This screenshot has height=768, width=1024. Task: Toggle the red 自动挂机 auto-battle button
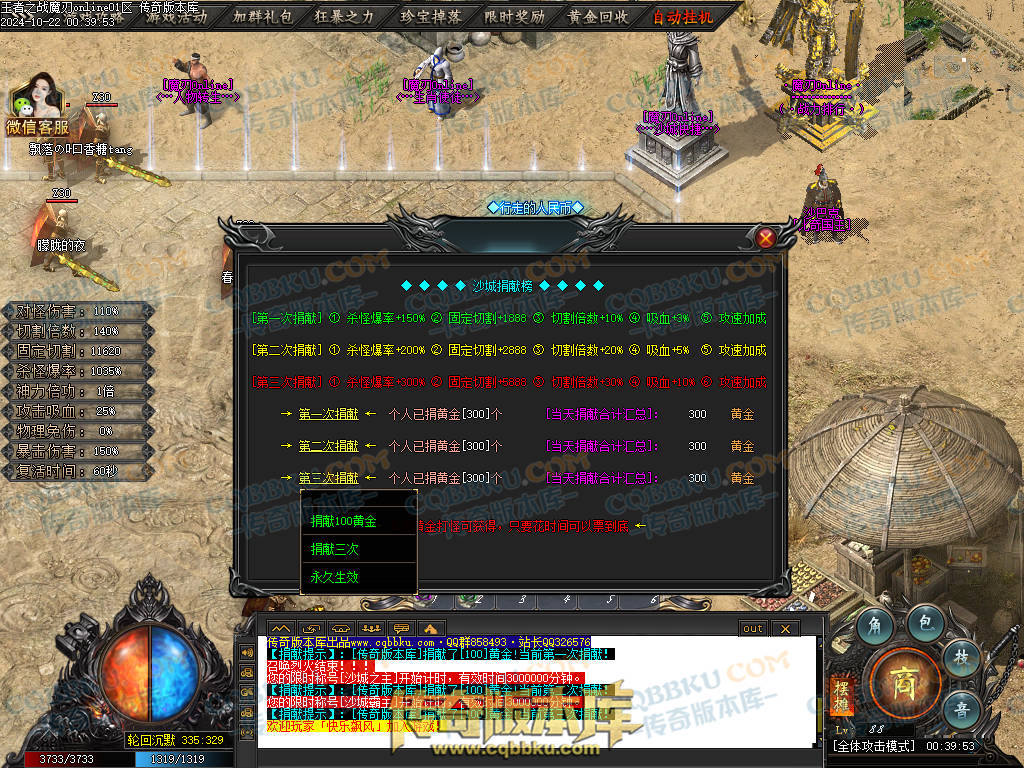point(683,16)
